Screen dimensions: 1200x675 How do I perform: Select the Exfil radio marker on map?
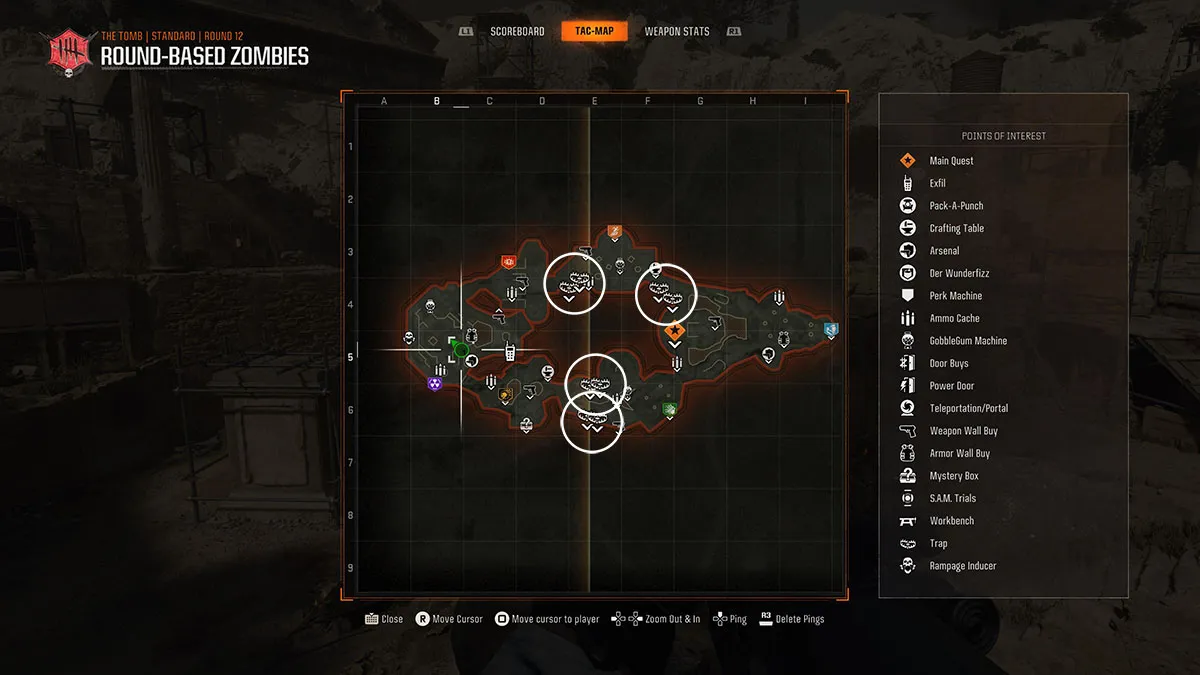pos(509,351)
